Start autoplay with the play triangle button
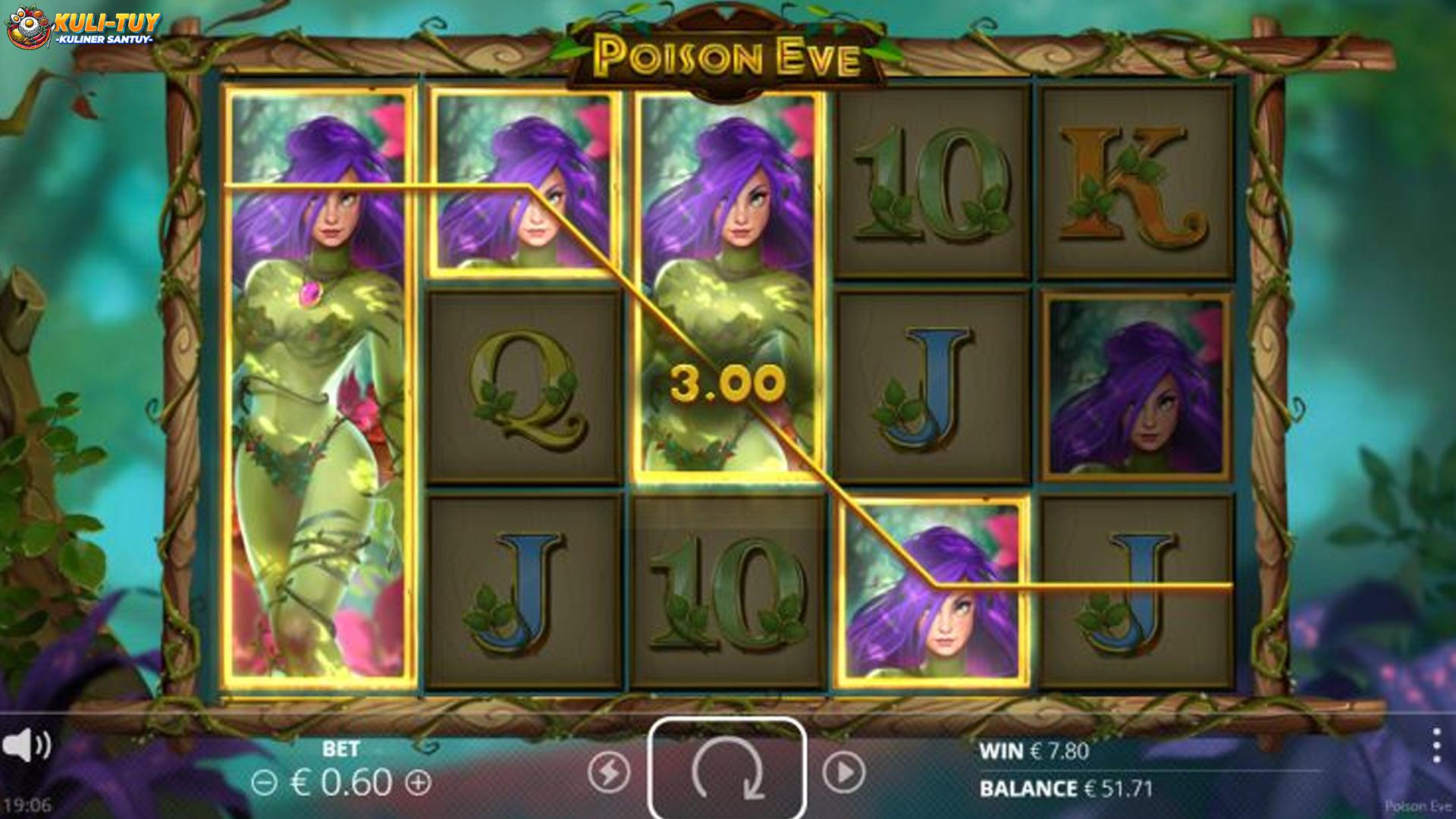The width and height of the screenshot is (1456, 819). [843, 773]
